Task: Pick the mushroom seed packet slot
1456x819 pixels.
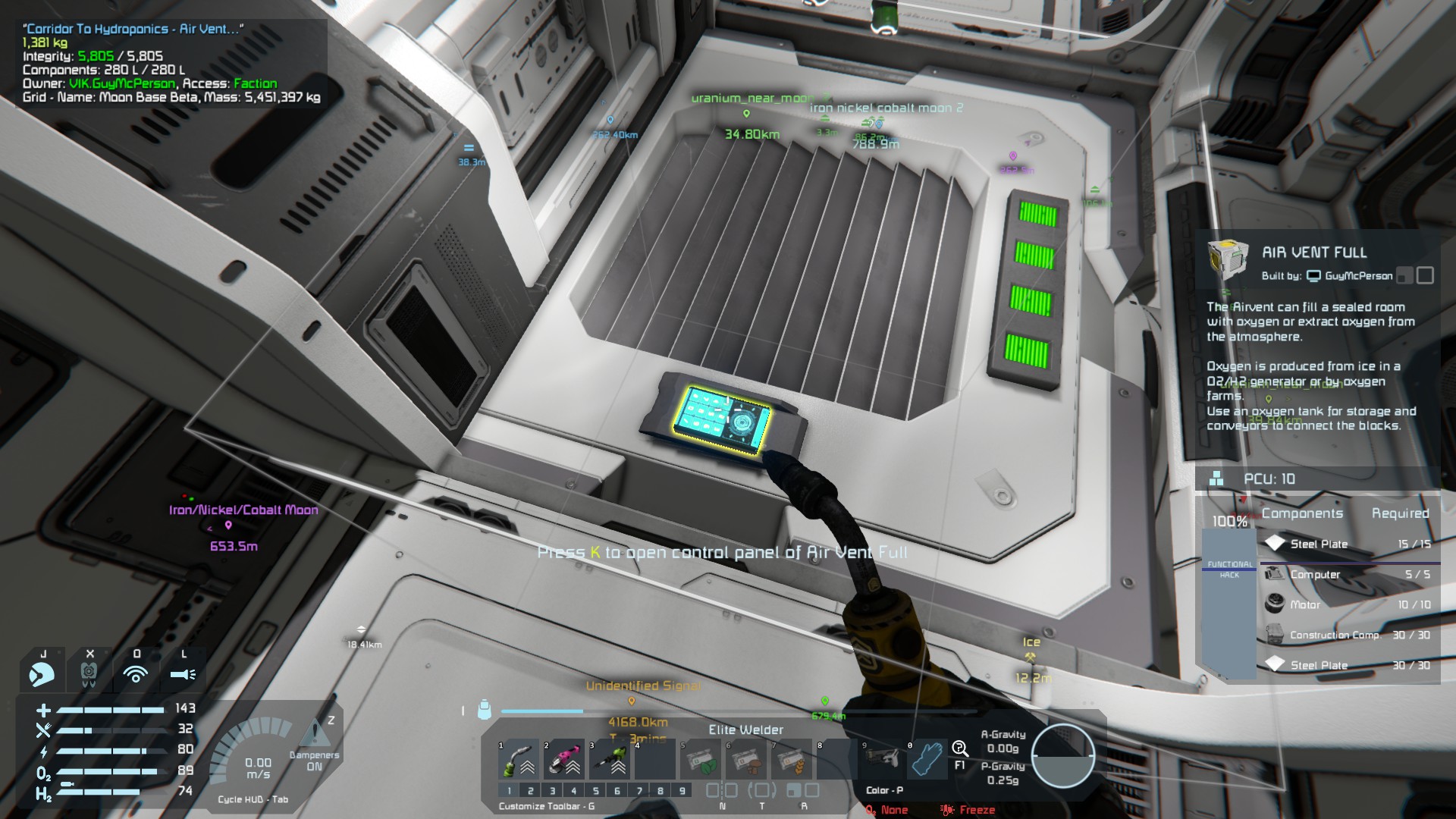Action: click(746, 759)
